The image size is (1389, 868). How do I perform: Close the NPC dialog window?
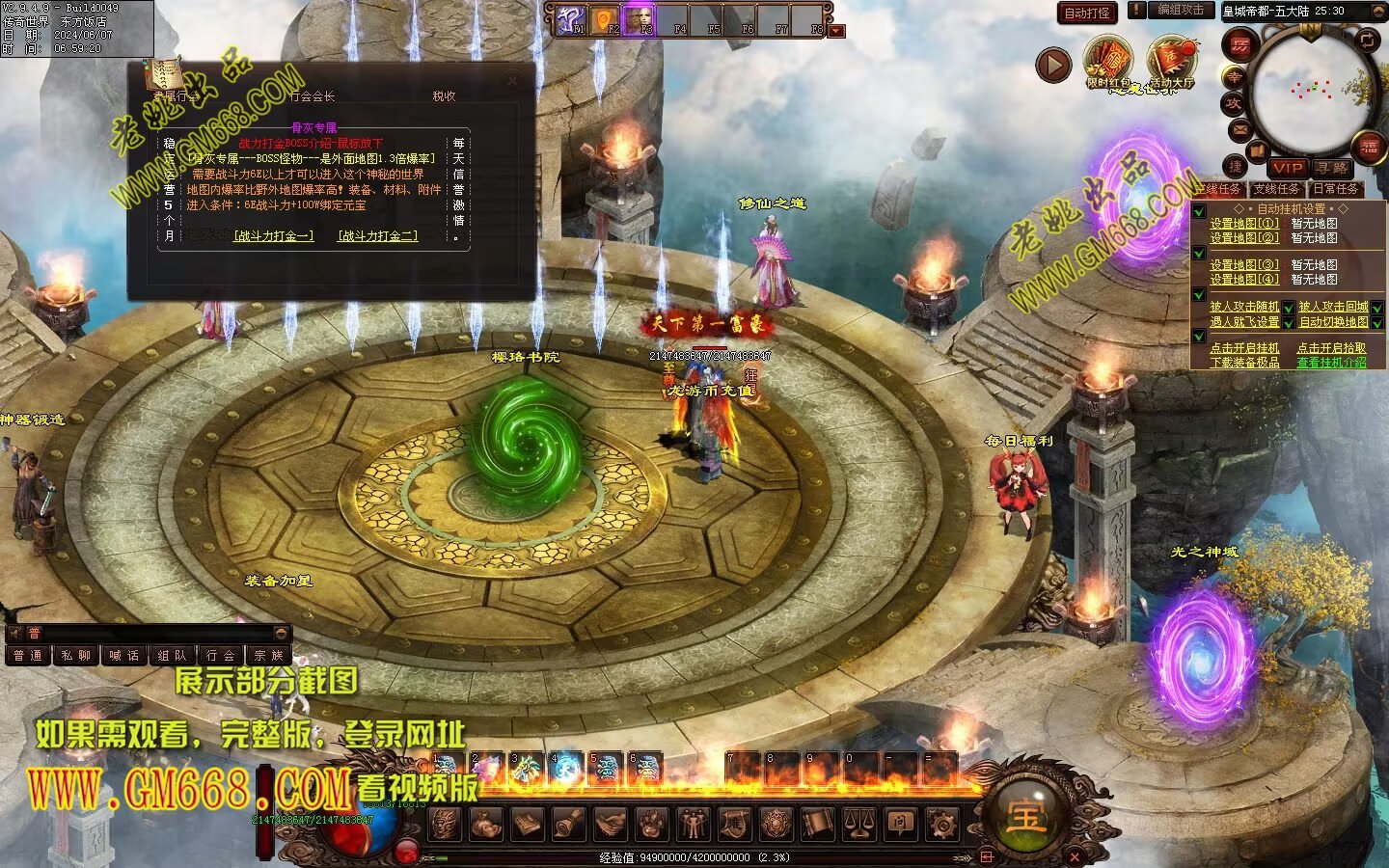tap(511, 81)
